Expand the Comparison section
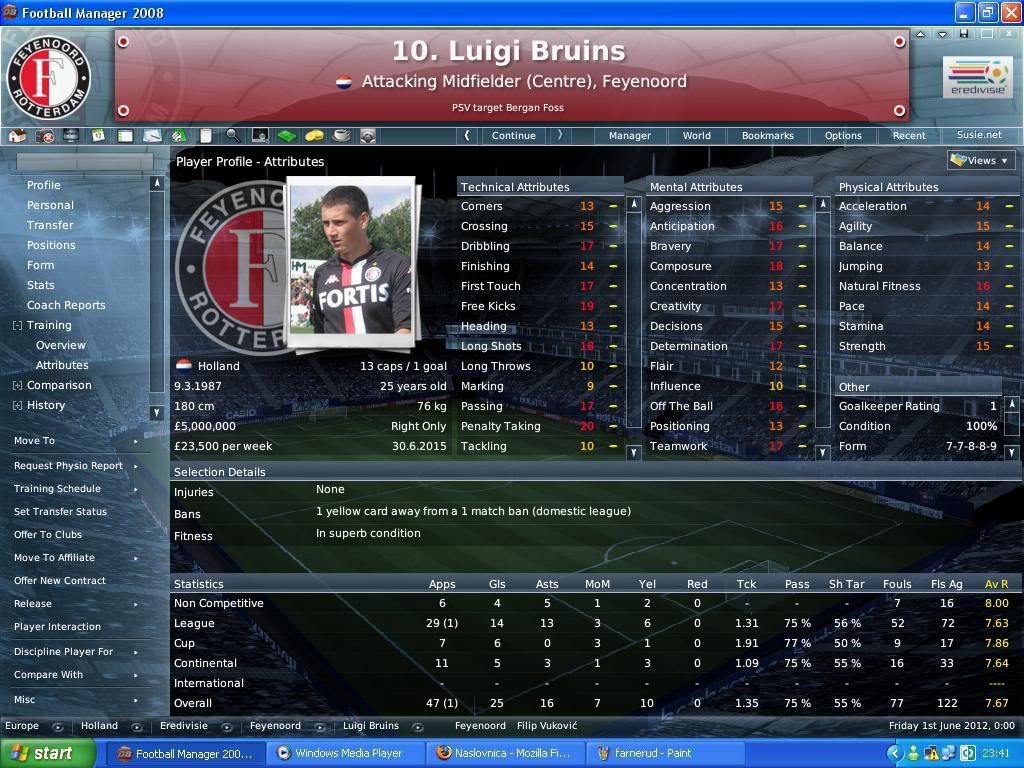 (18, 385)
